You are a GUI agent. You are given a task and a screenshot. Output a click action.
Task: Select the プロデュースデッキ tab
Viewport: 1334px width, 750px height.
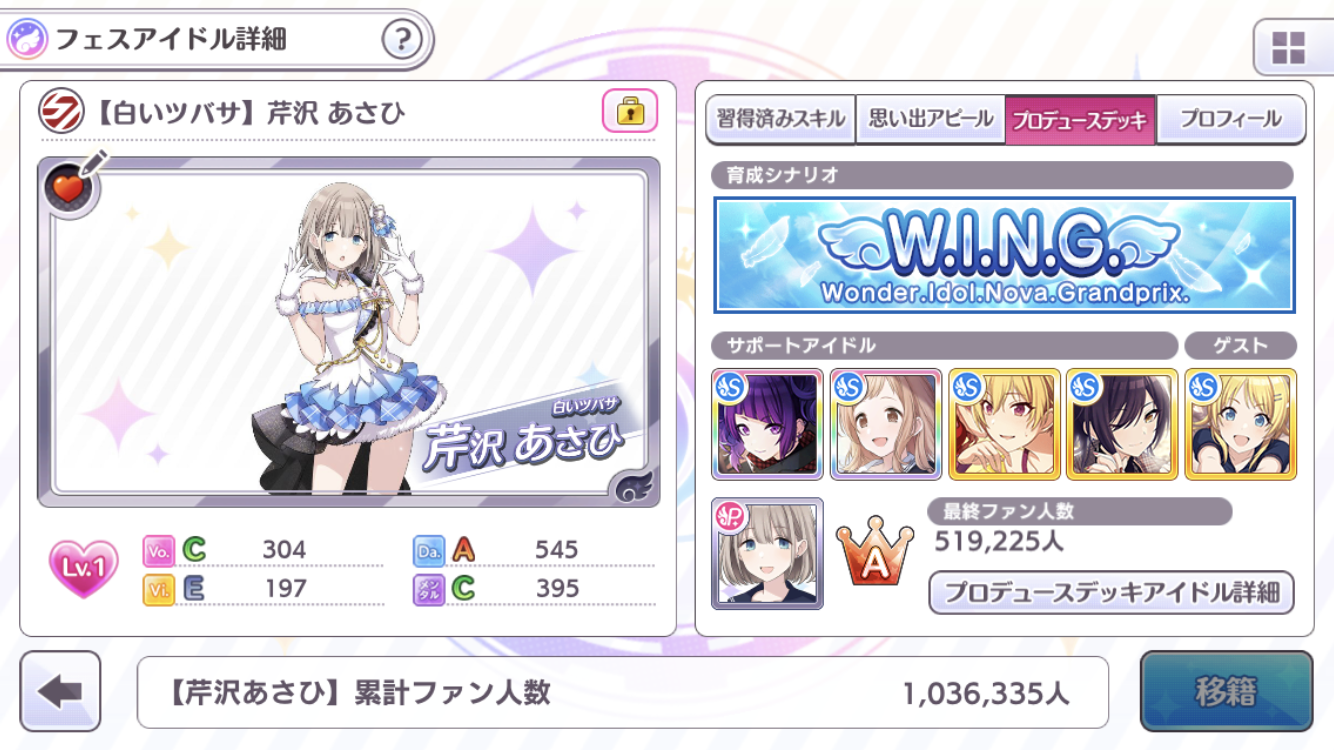click(x=1080, y=120)
